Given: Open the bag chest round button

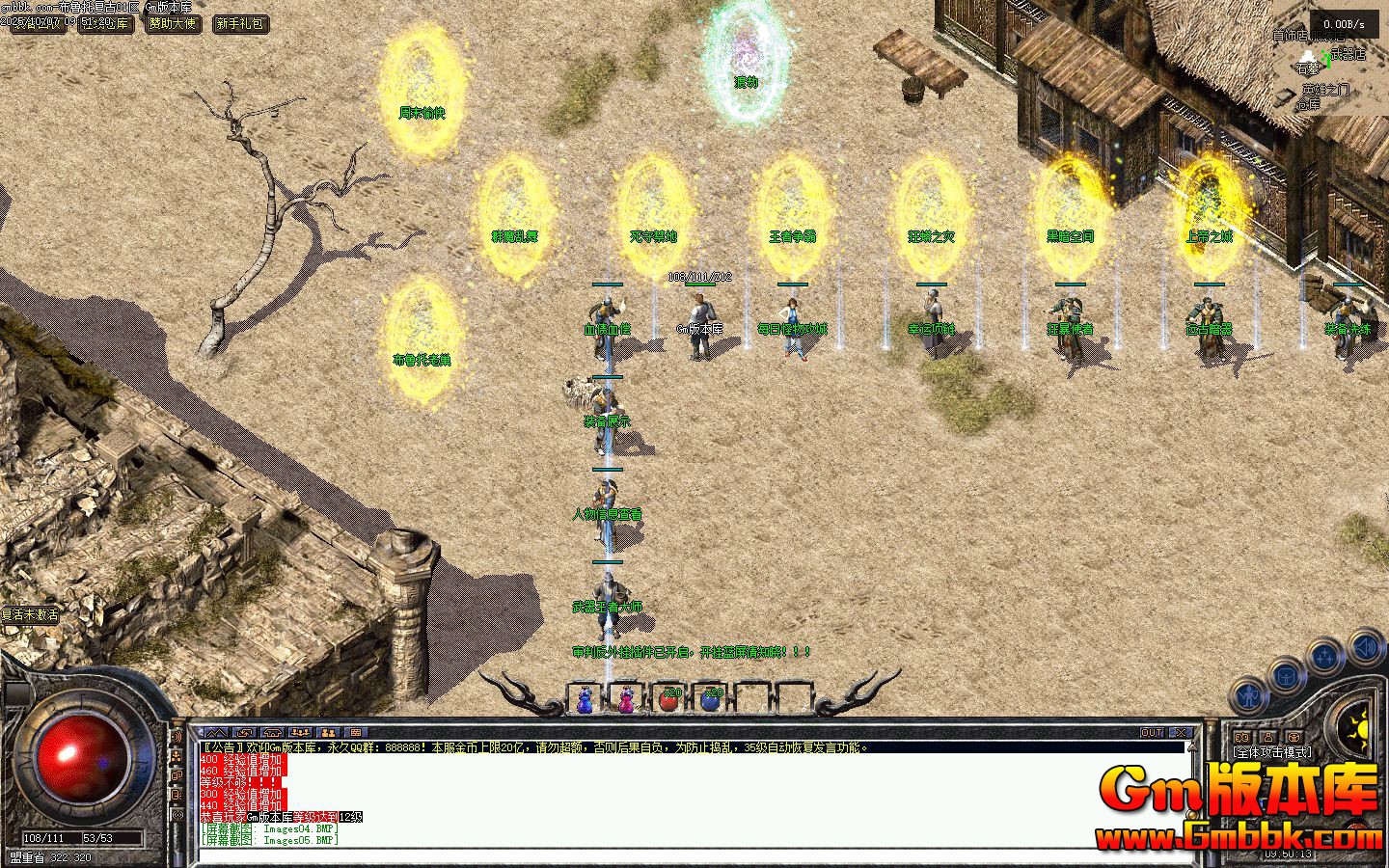Looking at the screenshot, I should [x=1286, y=676].
